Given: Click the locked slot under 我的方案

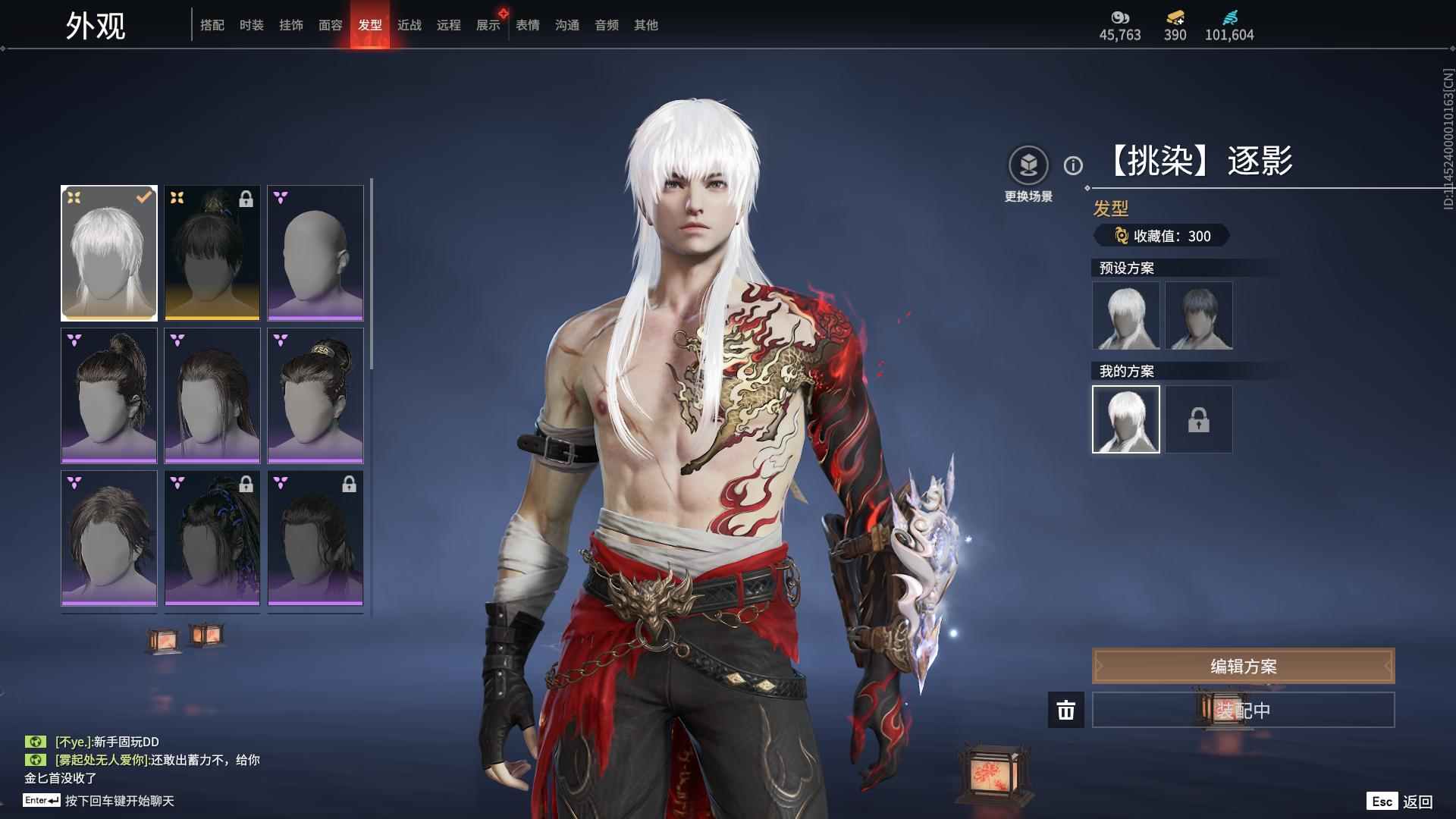Looking at the screenshot, I should pyautogui.click(x=1198, y=419).
